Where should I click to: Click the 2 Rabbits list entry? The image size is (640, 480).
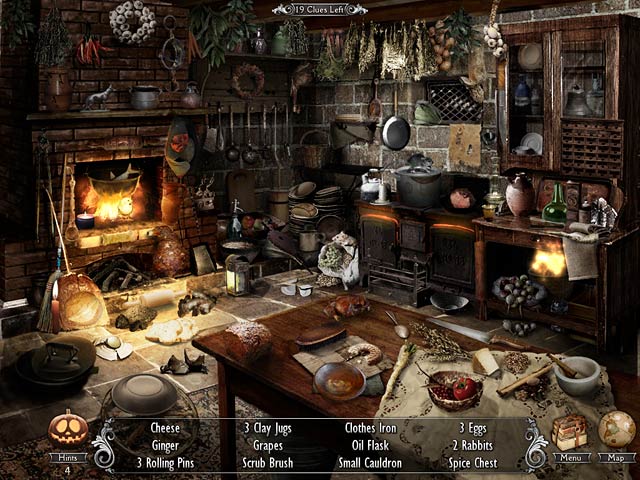click(470, 445)
